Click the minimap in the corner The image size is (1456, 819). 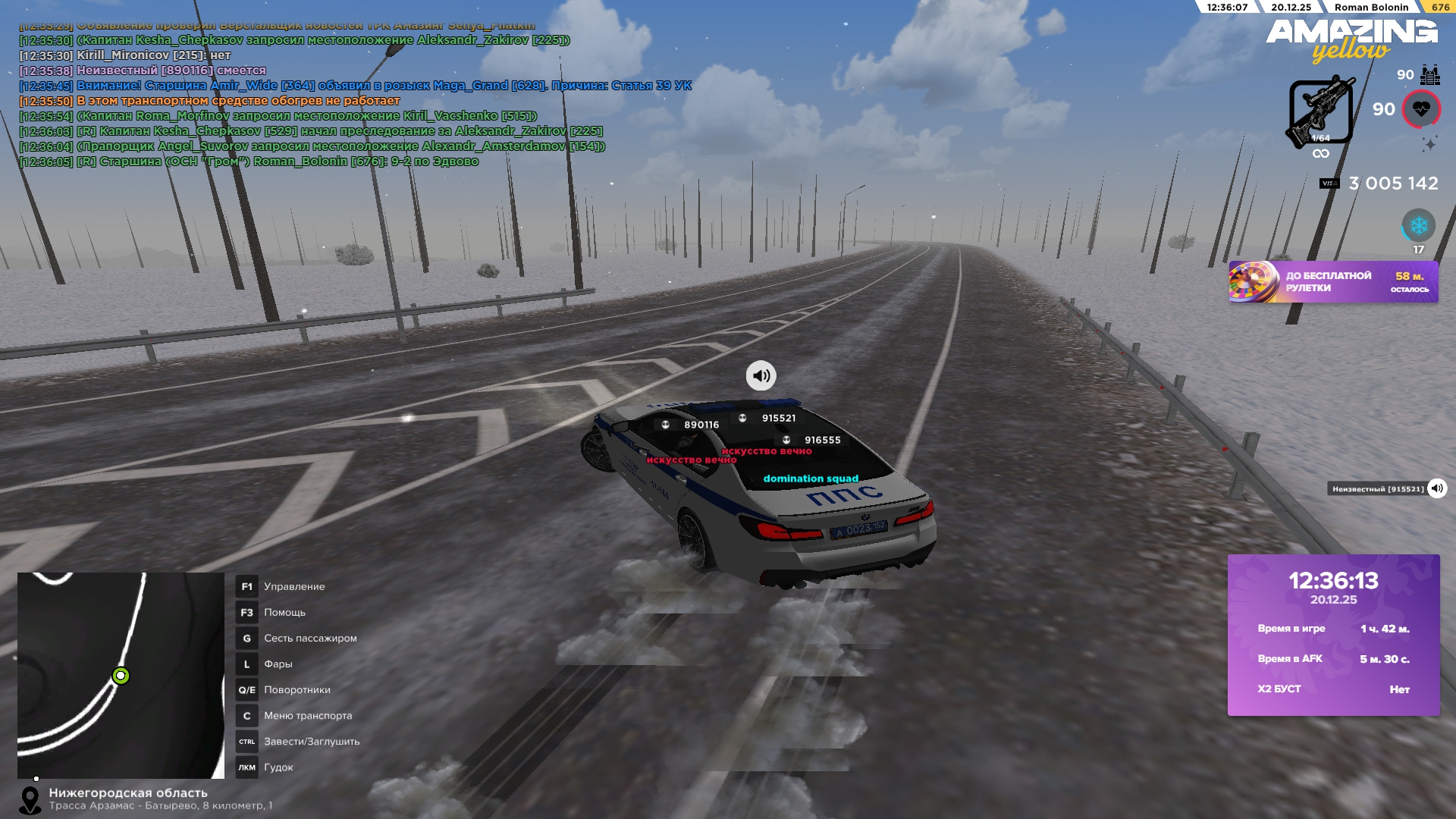coord(121,675)
